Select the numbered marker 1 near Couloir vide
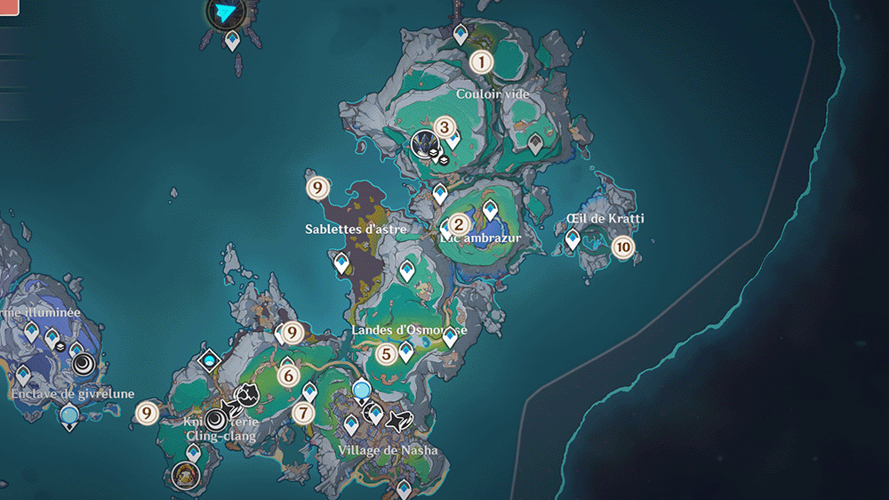Image resolution: width=889 pixels, height=500 pixels. (482, 62)
